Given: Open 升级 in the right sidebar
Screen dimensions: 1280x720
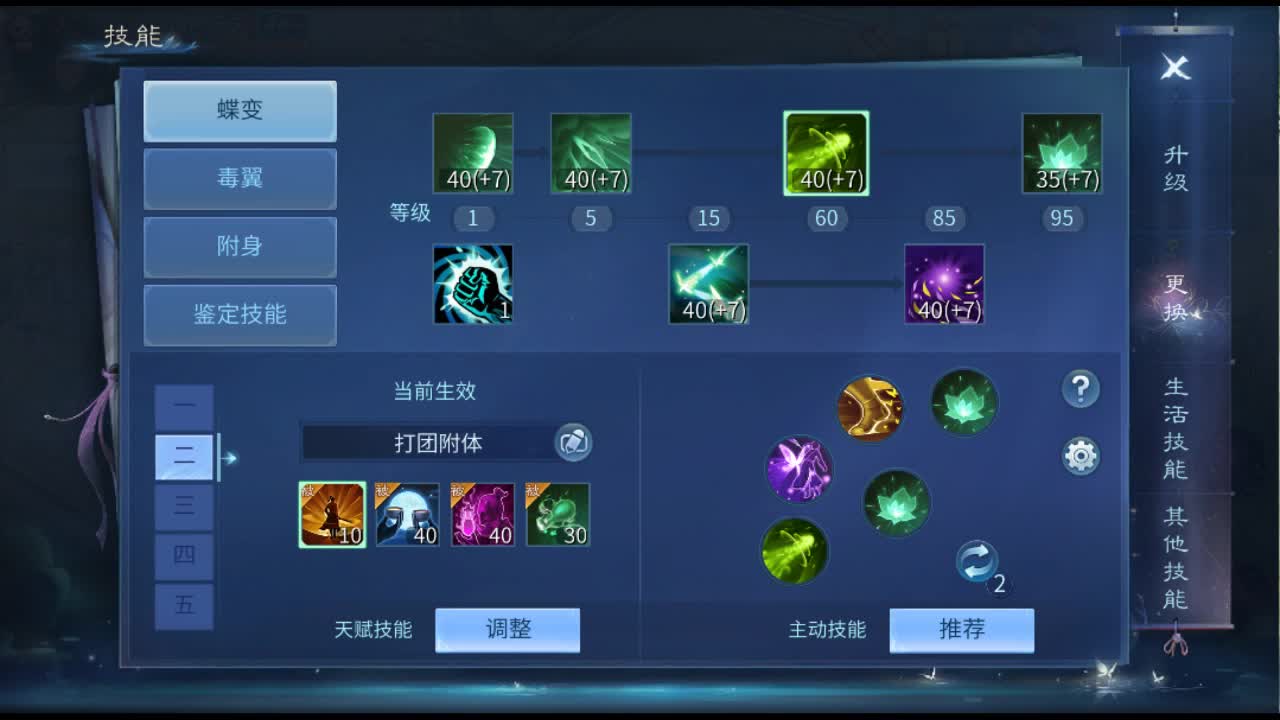Looking at the screenshot, I should [x=1176, y=166].
